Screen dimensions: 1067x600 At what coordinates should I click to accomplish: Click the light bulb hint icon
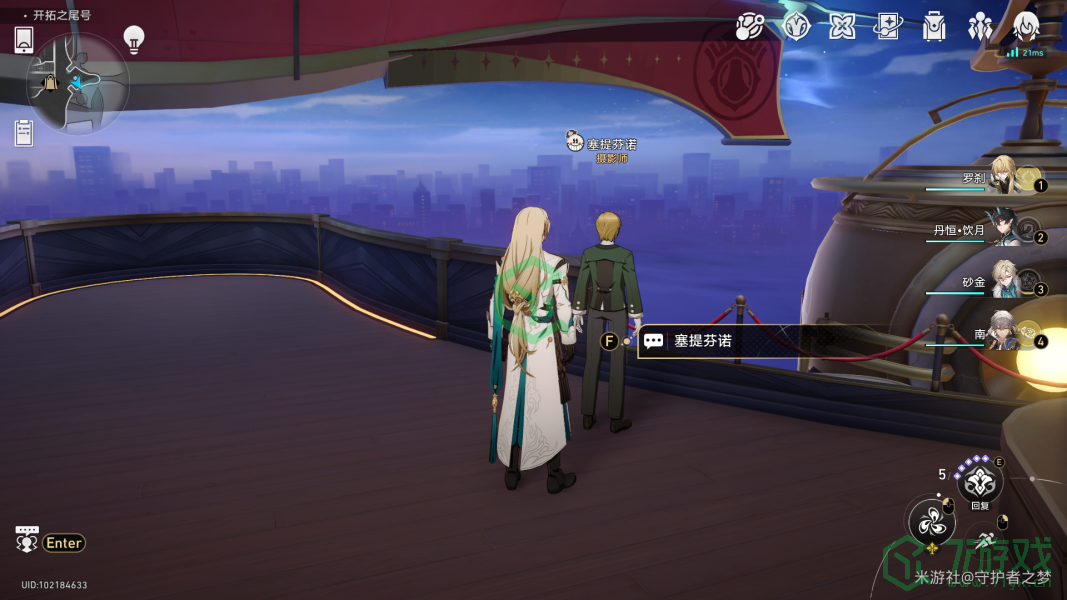click(x=134, y=39)
